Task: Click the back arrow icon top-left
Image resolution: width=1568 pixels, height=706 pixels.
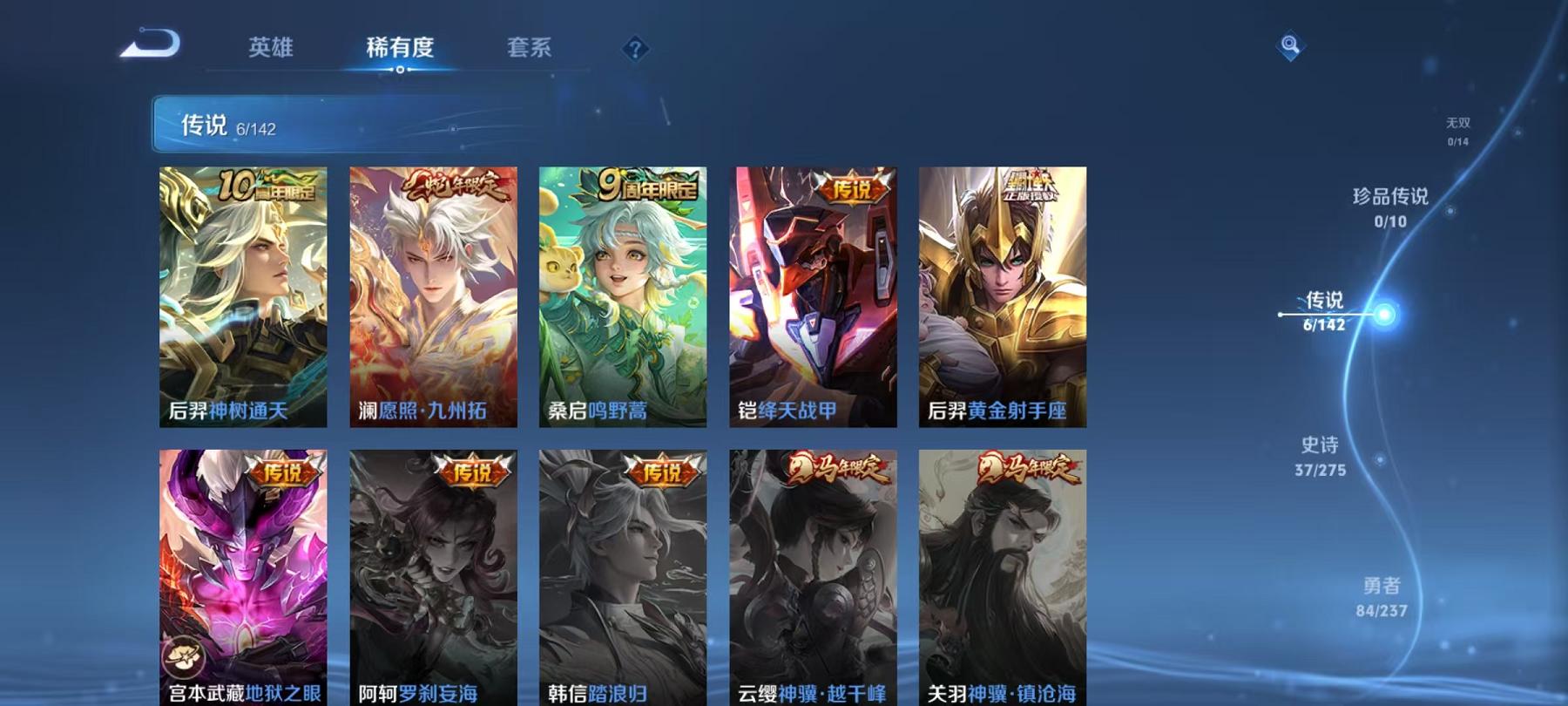Action: (150, 45)
